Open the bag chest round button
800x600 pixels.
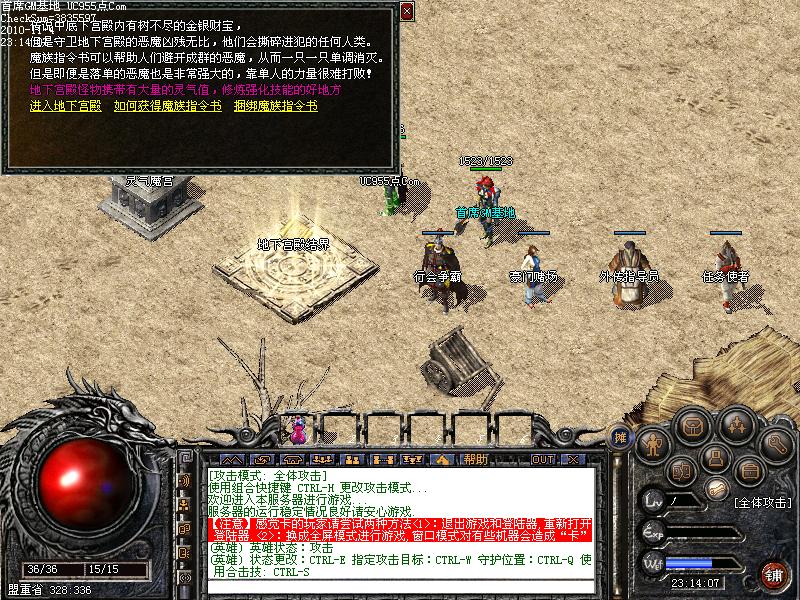(x=690, y=425)
